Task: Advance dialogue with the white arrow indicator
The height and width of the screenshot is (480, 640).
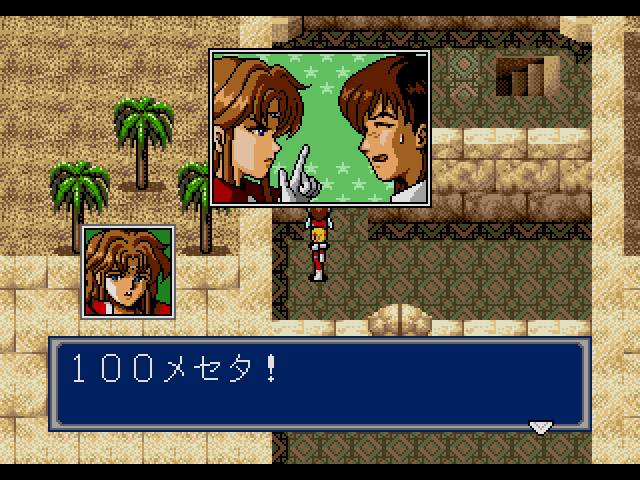Action: (540, 427)
